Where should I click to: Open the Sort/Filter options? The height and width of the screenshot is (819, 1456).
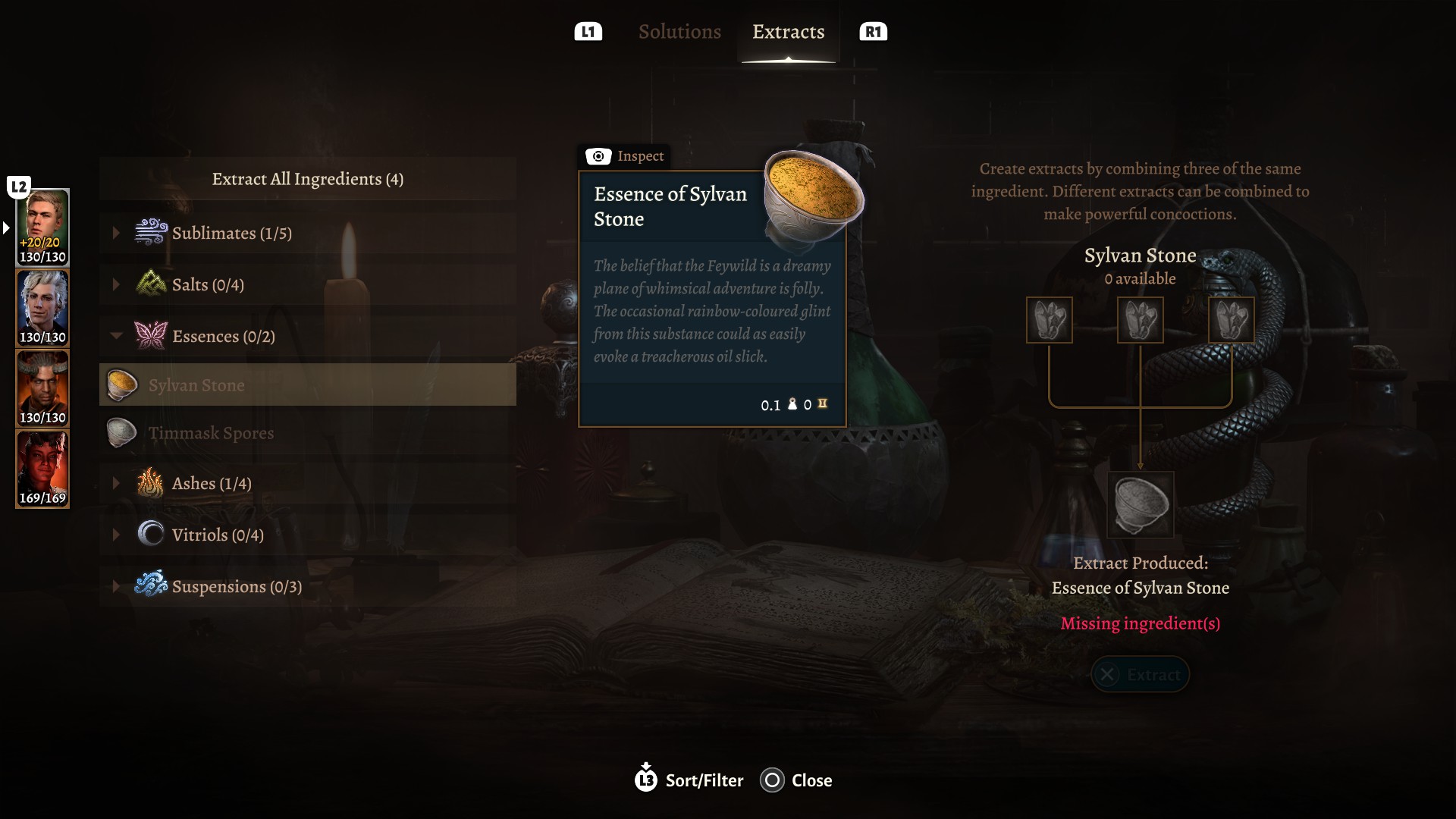[x=689, y=780]
